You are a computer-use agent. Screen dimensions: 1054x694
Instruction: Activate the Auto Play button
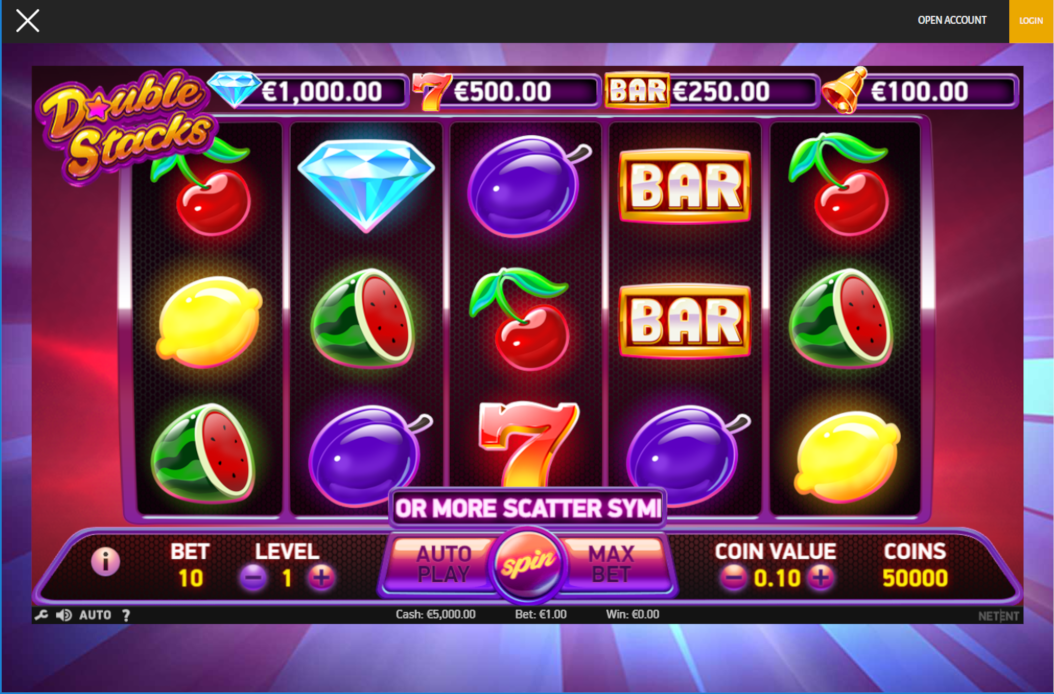pos(442,564)
